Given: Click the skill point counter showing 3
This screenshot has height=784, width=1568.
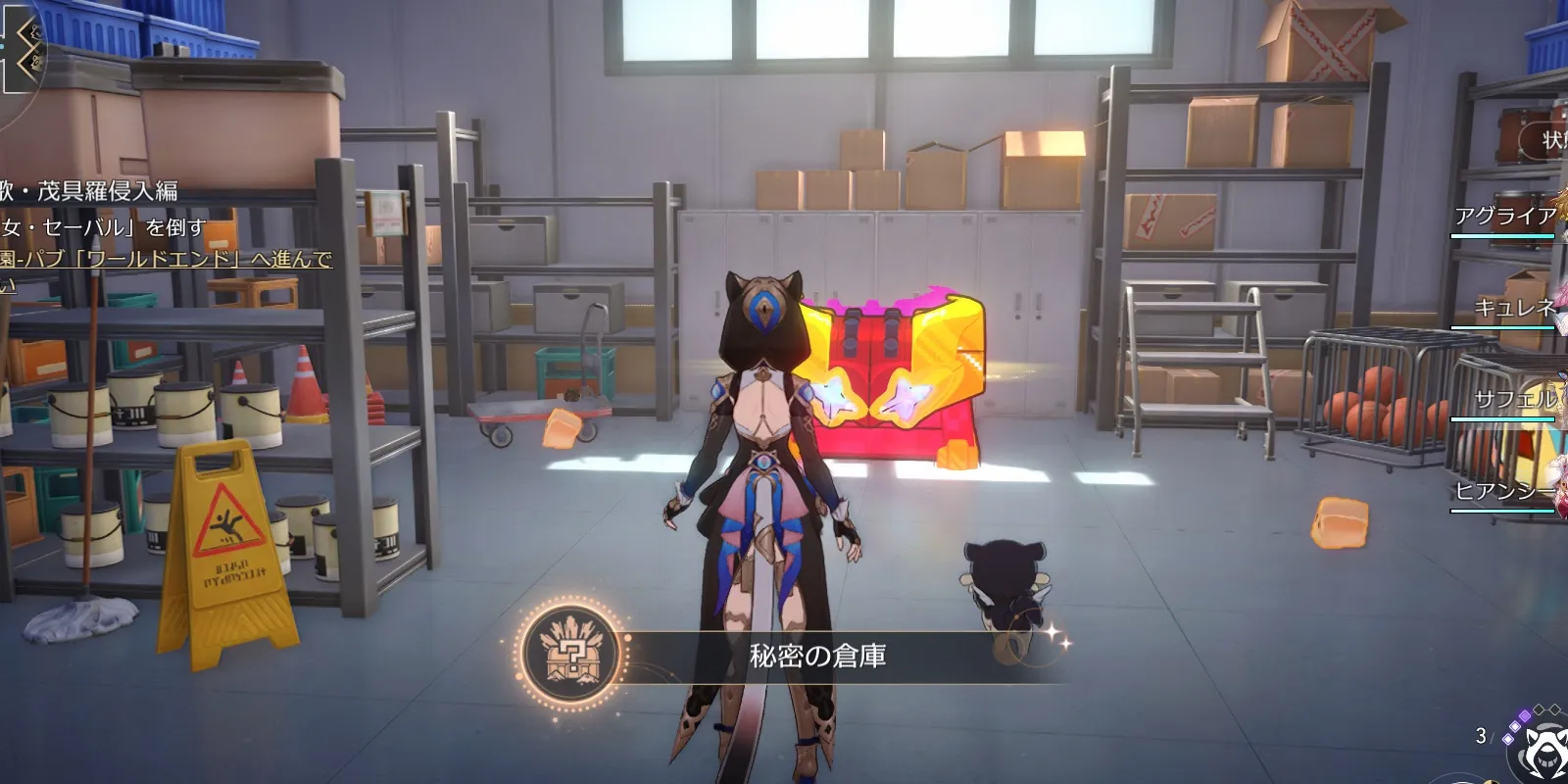Looking at the screenshot, I should [x=1481, y=736].
